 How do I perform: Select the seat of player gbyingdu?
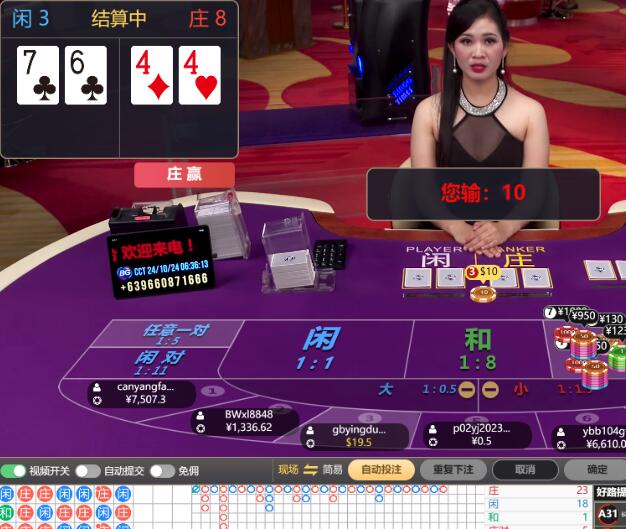[357, 435]
